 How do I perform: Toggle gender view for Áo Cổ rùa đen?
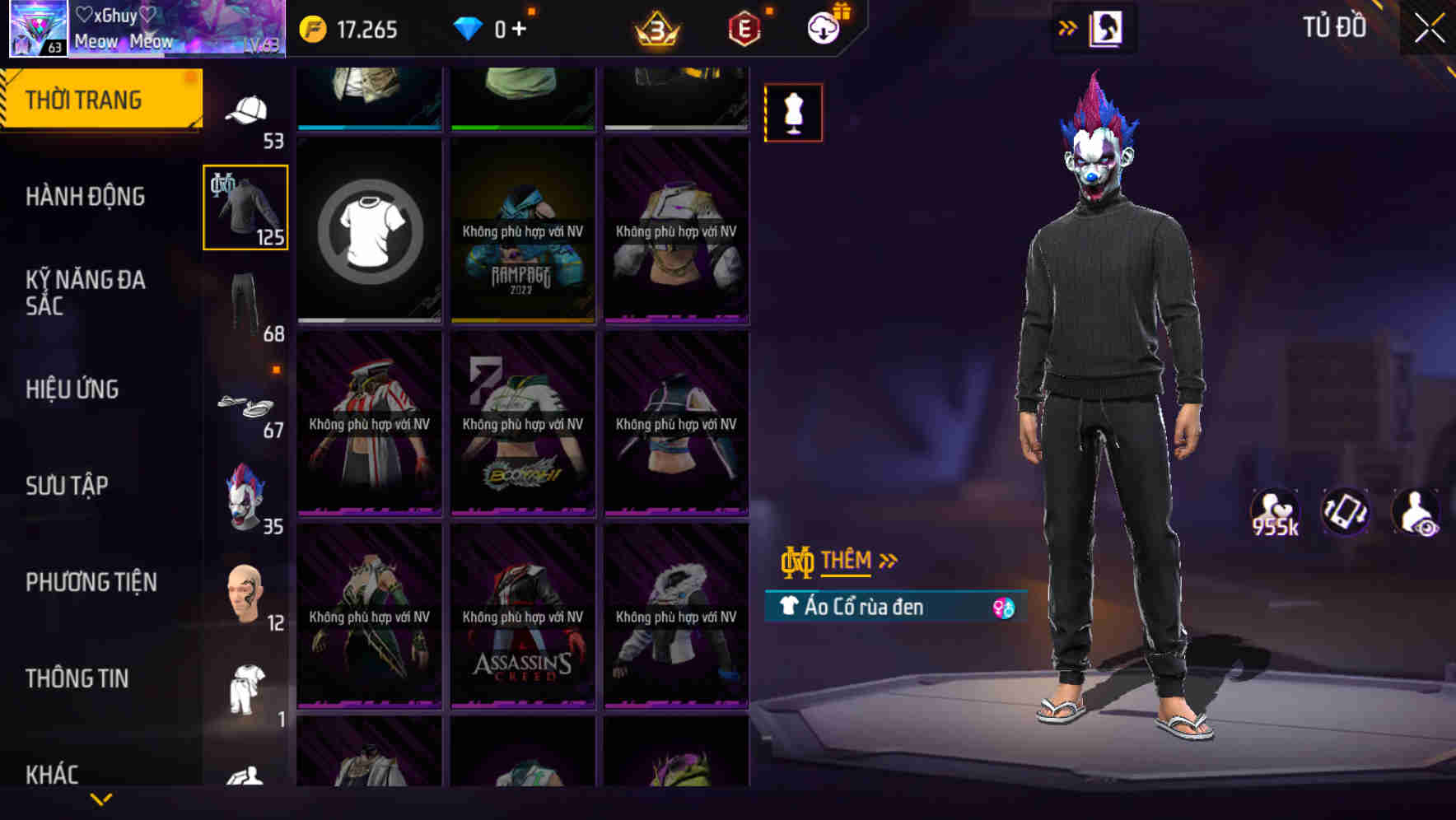(1004, 607)
